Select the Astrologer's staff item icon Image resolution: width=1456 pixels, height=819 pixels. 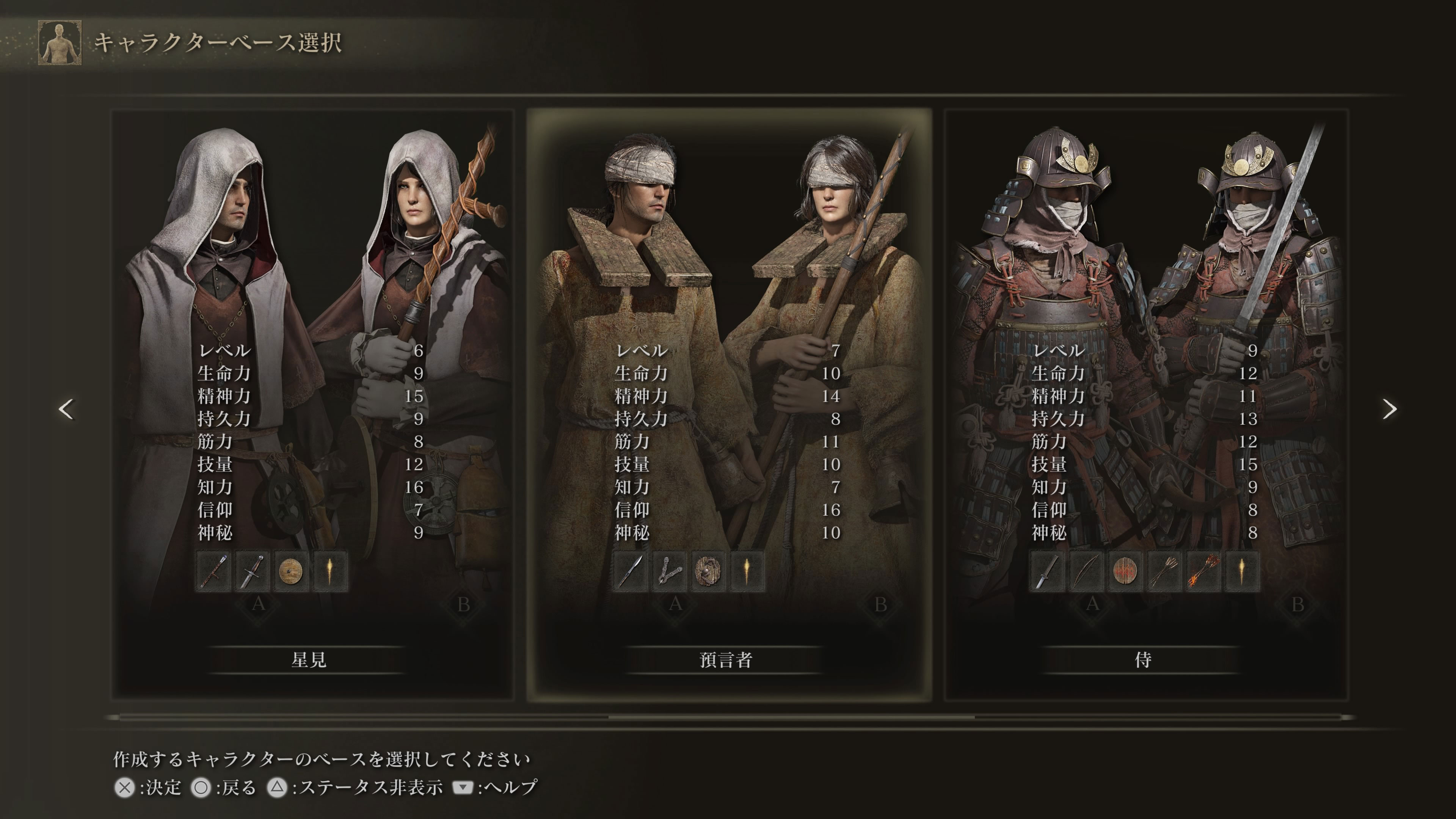213,571
